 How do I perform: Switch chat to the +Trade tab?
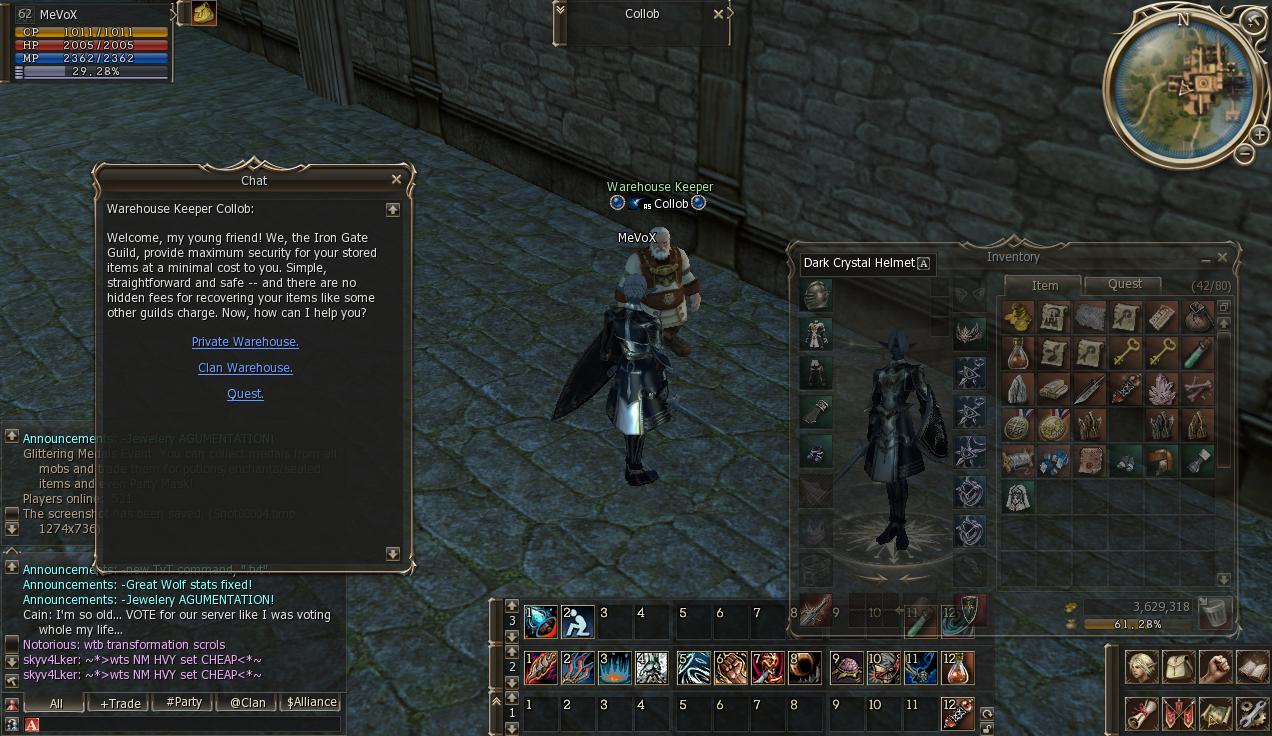coord(120,703)
